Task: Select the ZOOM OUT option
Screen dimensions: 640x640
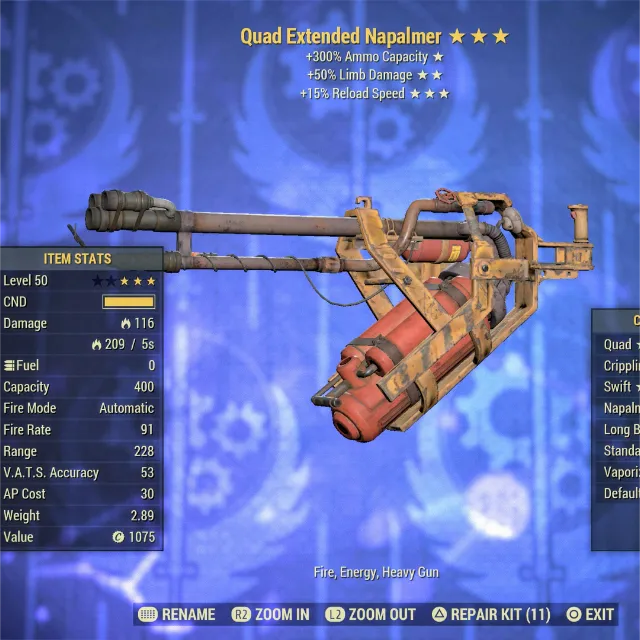Action: click(372, 614)
